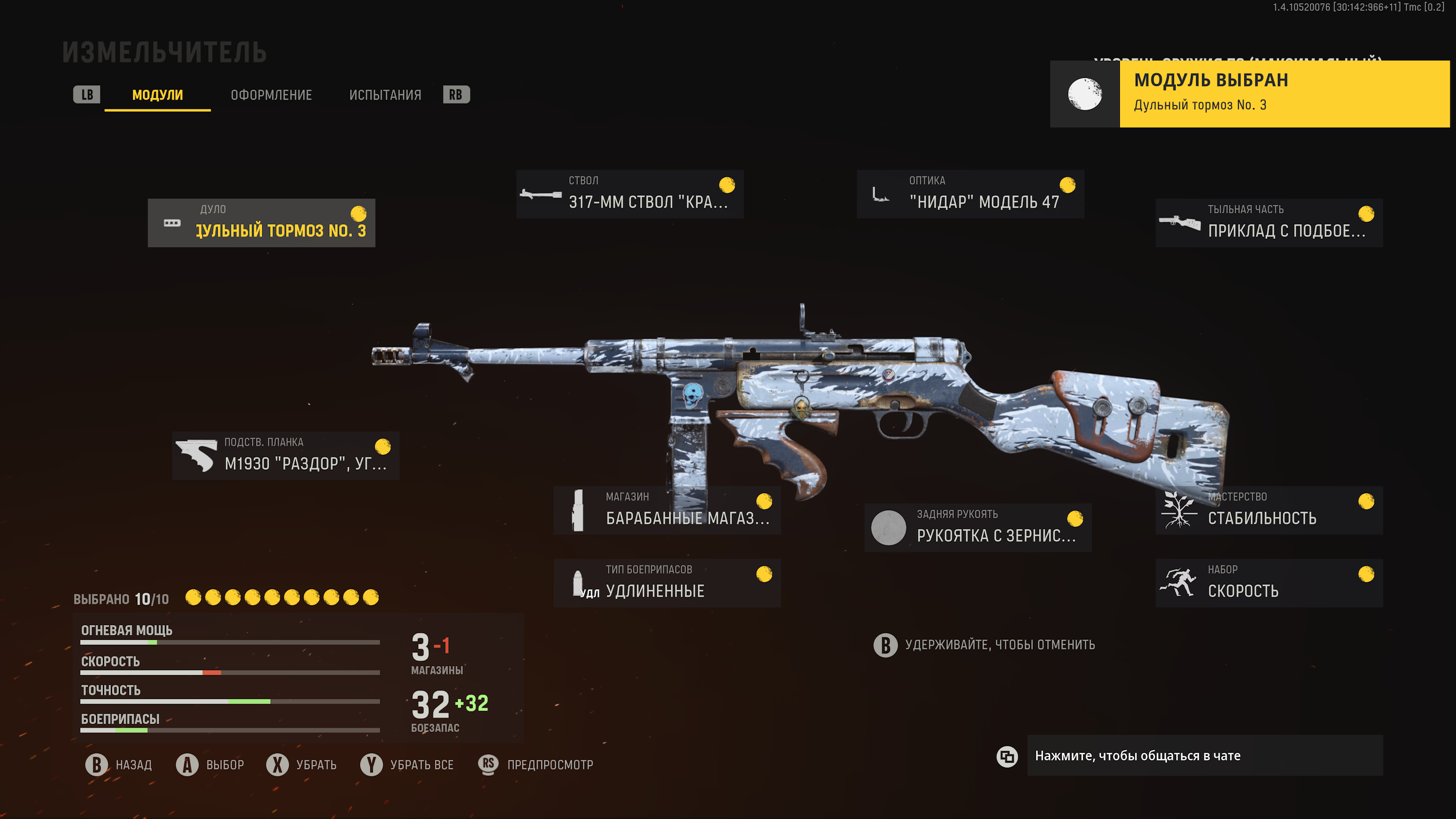Choose the Набор Скорость perk slot
Image resolution: width=1456 pixels, height=819 pixels.
point(1269,583)
